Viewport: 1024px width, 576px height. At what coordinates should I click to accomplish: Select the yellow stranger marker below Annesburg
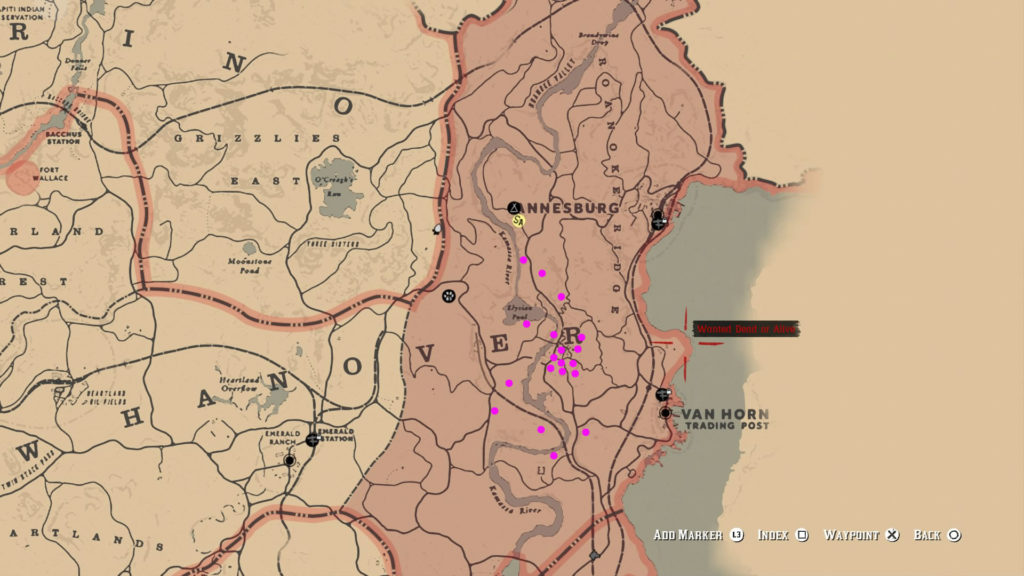pos(518,220)
